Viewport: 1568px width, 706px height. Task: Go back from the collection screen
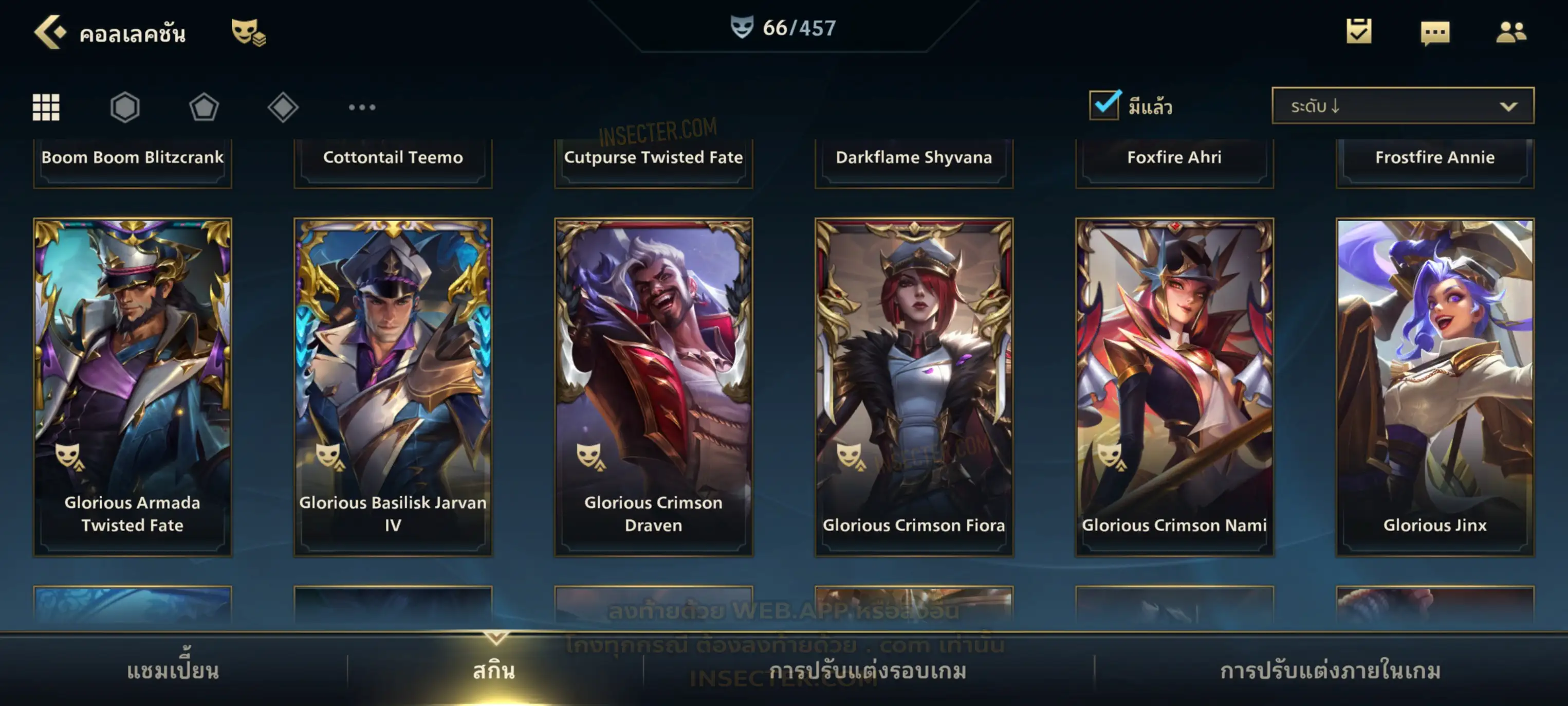(x=50, y=32)
